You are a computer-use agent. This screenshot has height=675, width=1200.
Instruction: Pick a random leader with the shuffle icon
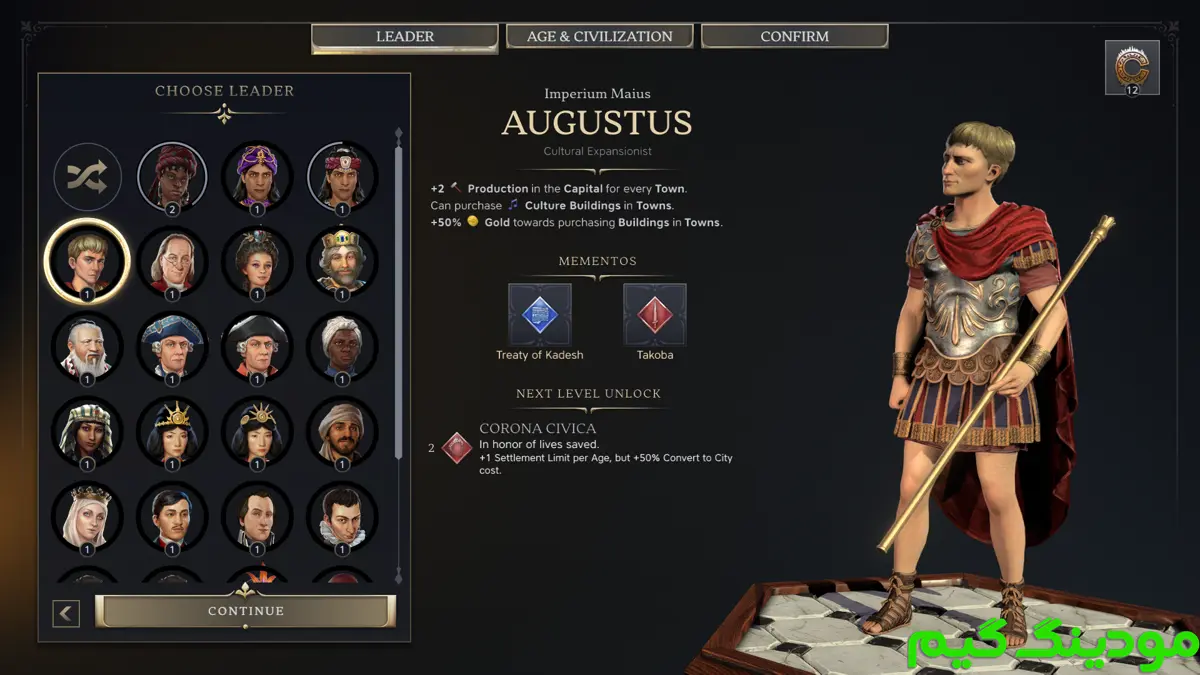pos(87,177)
